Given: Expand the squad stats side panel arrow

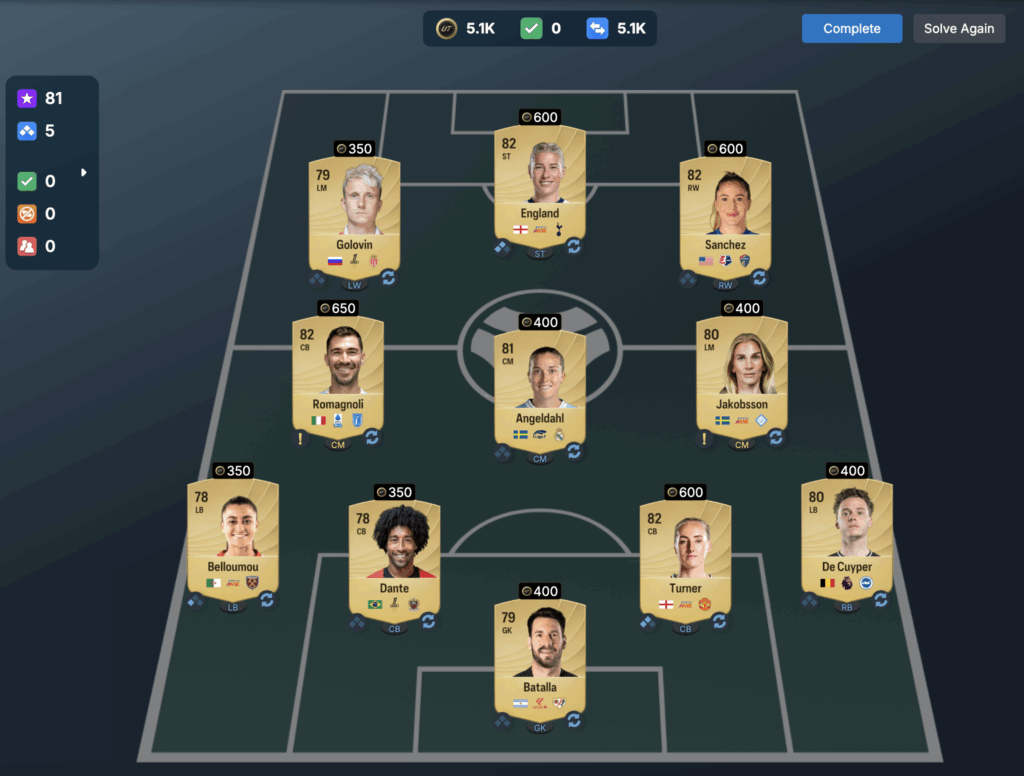Looking at the screenshot, I should (x=84, y=173).
